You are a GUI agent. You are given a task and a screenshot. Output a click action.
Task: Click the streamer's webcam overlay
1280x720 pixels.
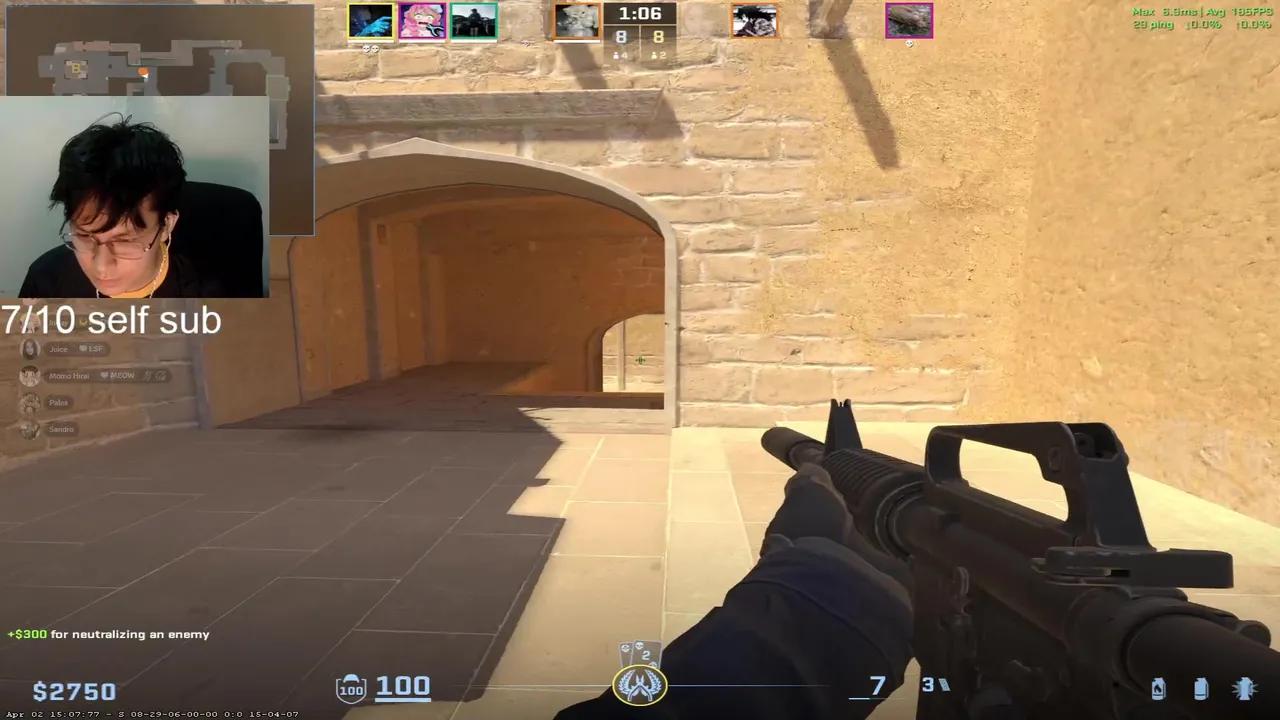[135, 195]
